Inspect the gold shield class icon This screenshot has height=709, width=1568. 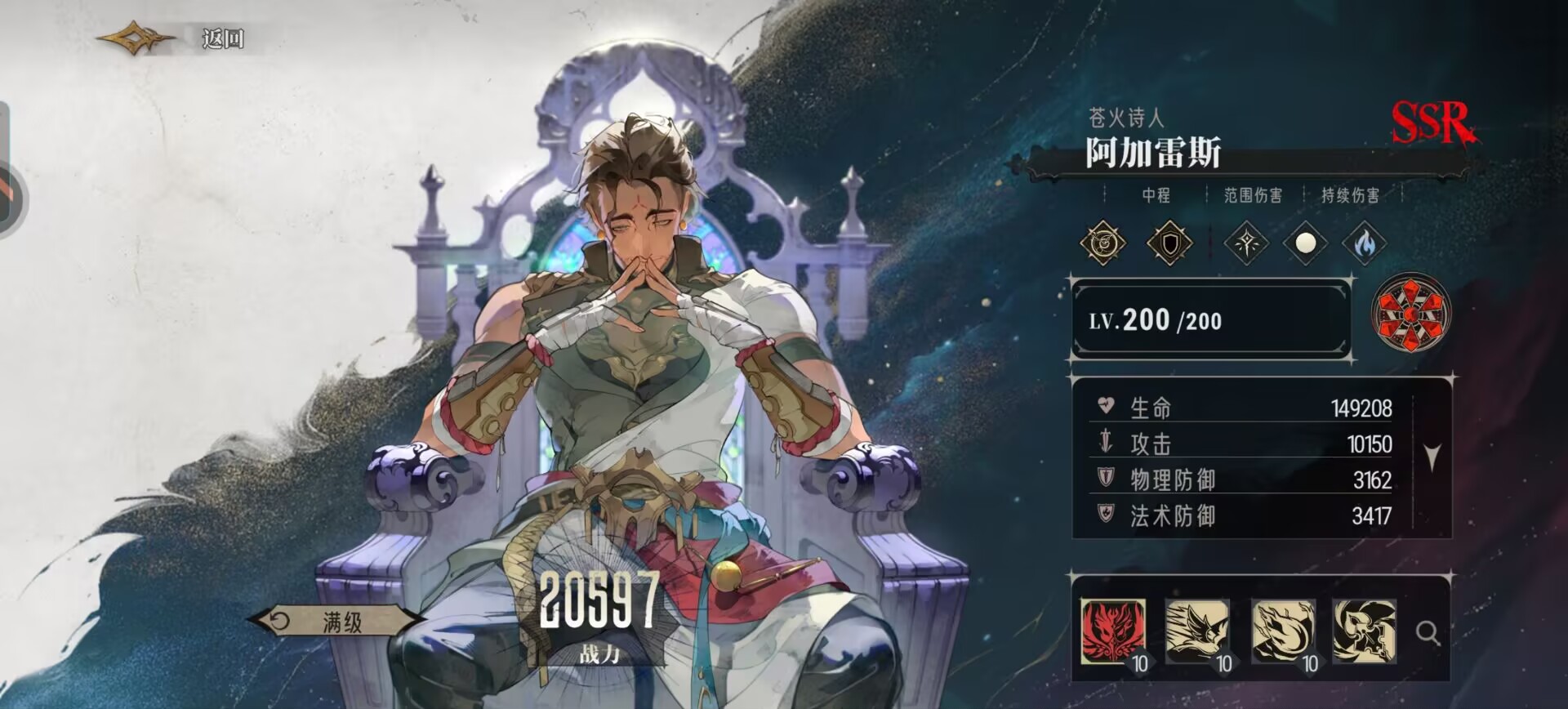pos(1169,243)
